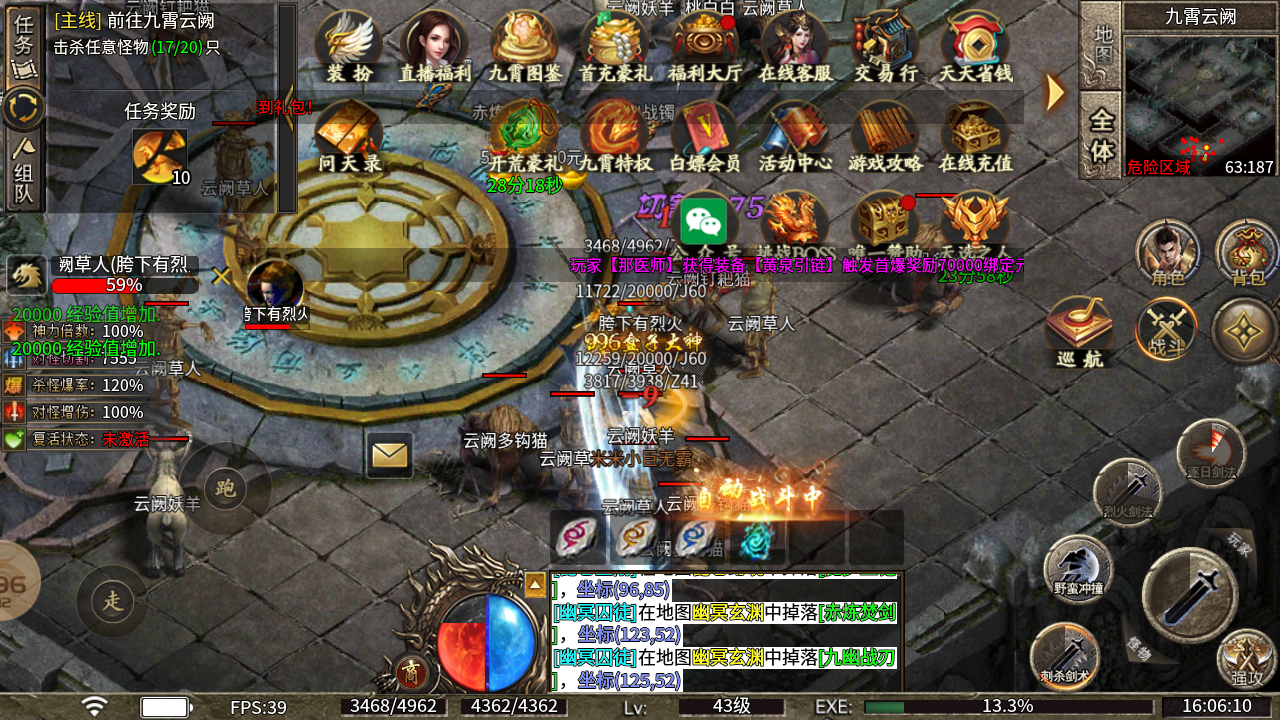Open the 活动中心 event center
The image size is (1280, 720).
click(x=795, y=137)
